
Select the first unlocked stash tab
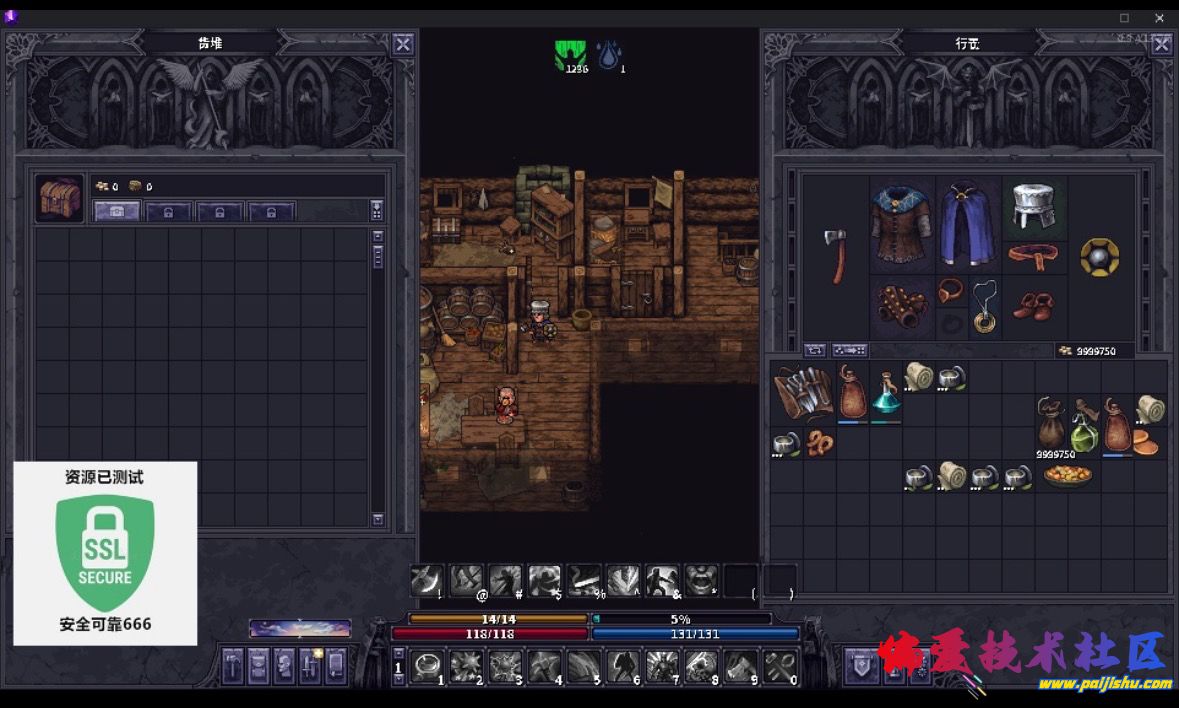click(x=117, y=211)
